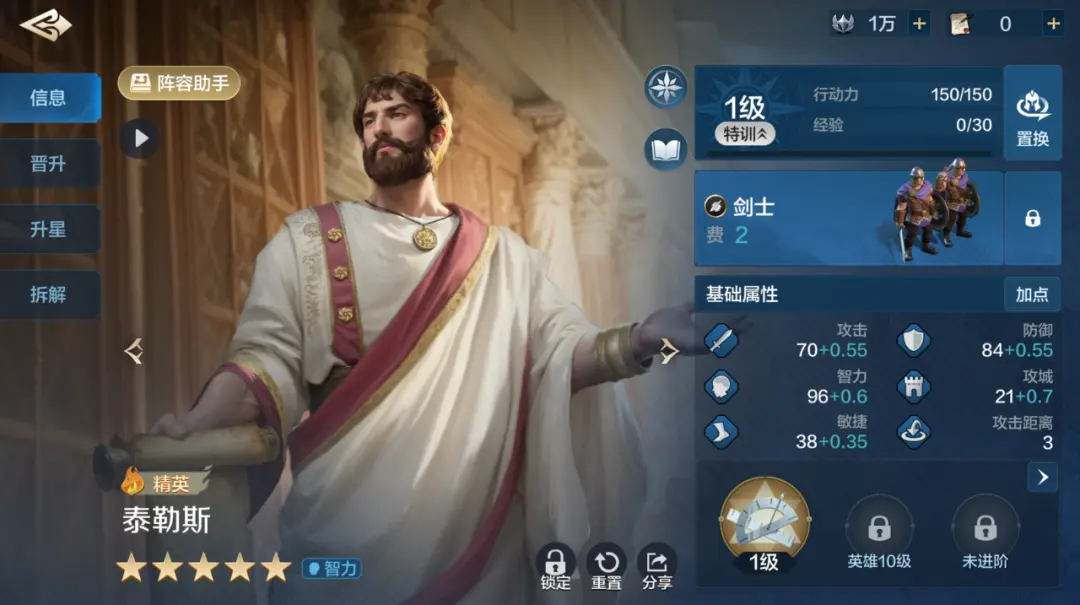Share the hero with 分享
The width and height of the screenshot is (1080, 605).
pyautogui.click(x=657, y=567)
